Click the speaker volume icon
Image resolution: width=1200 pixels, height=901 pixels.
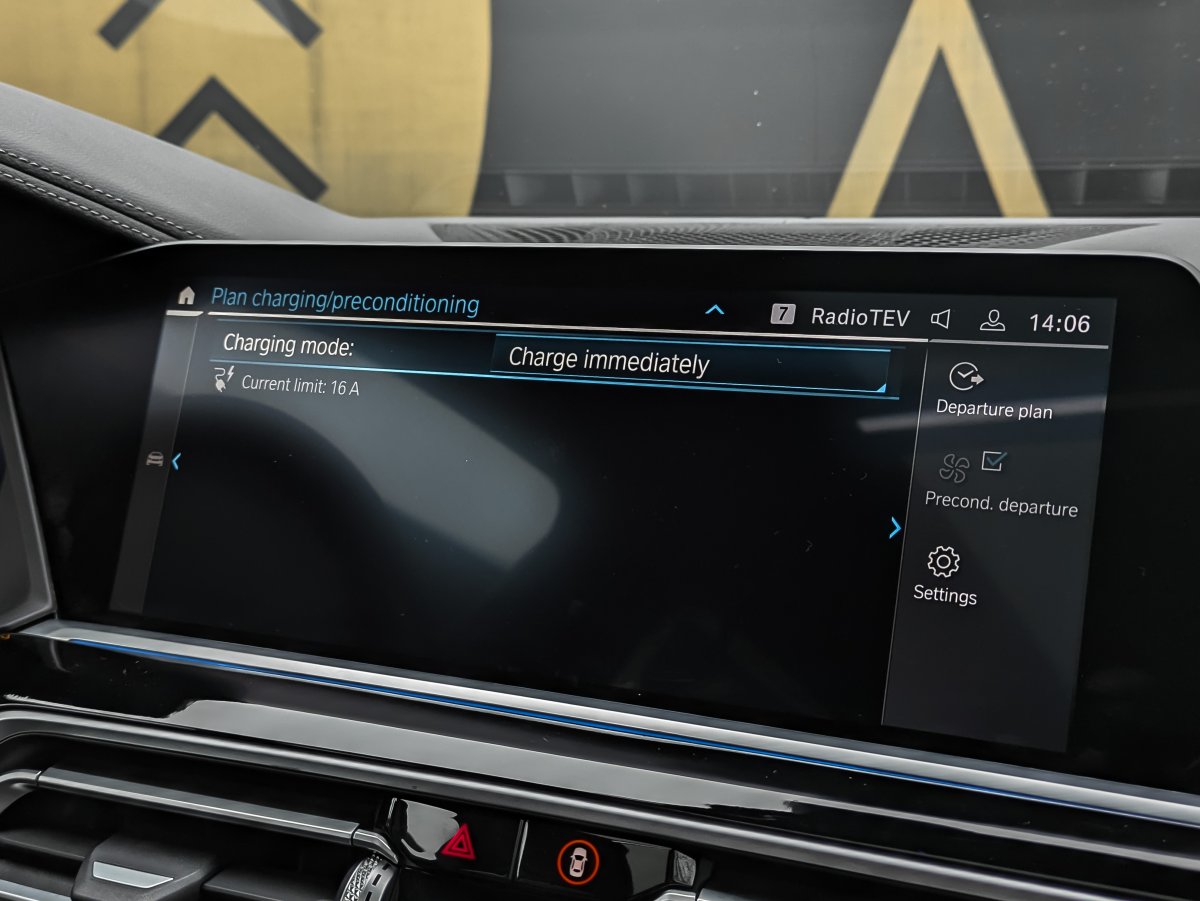click(x=940, y=319)
